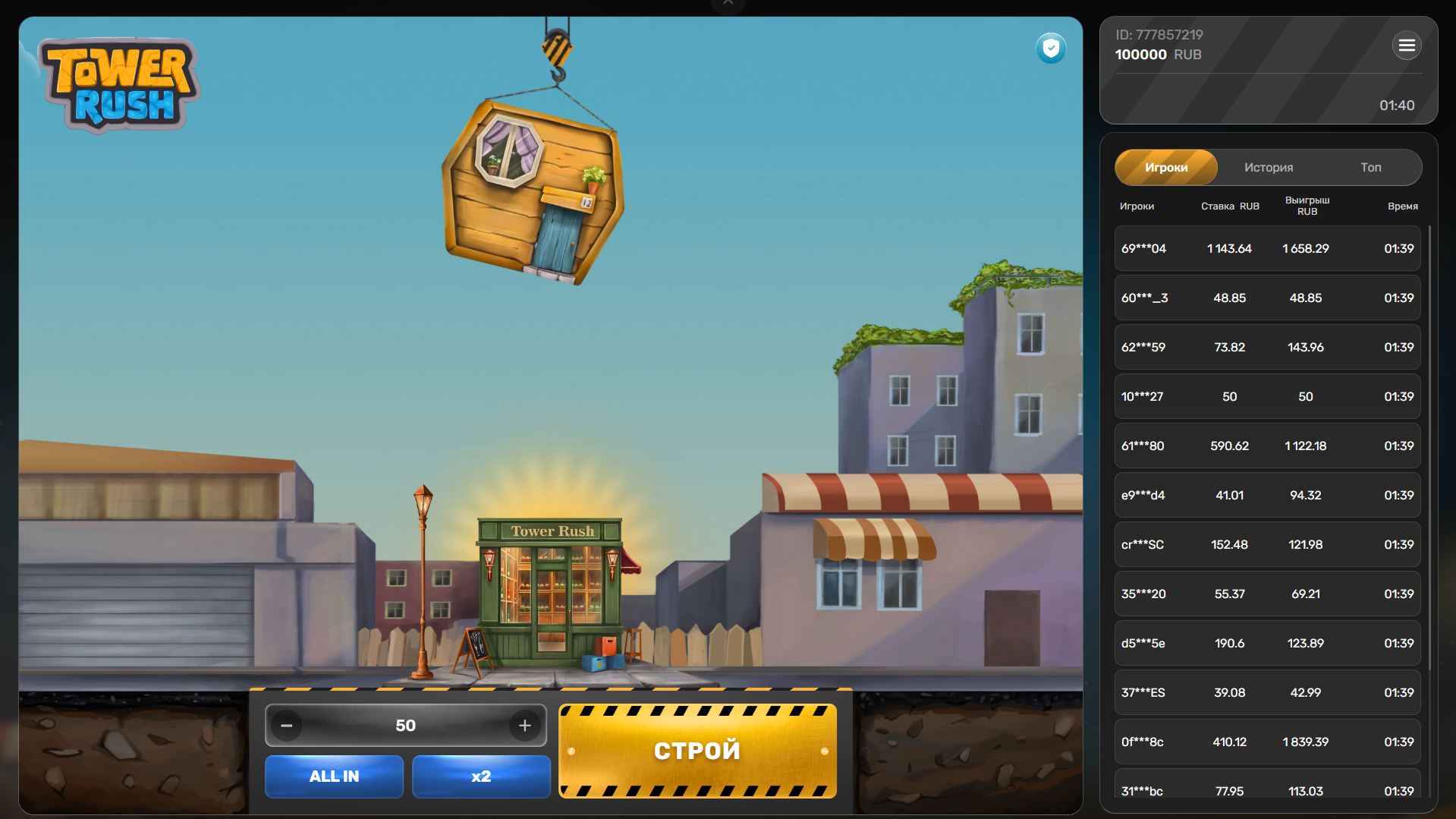
Task: Click the balance 100000 RUB
Action: 1140,54
